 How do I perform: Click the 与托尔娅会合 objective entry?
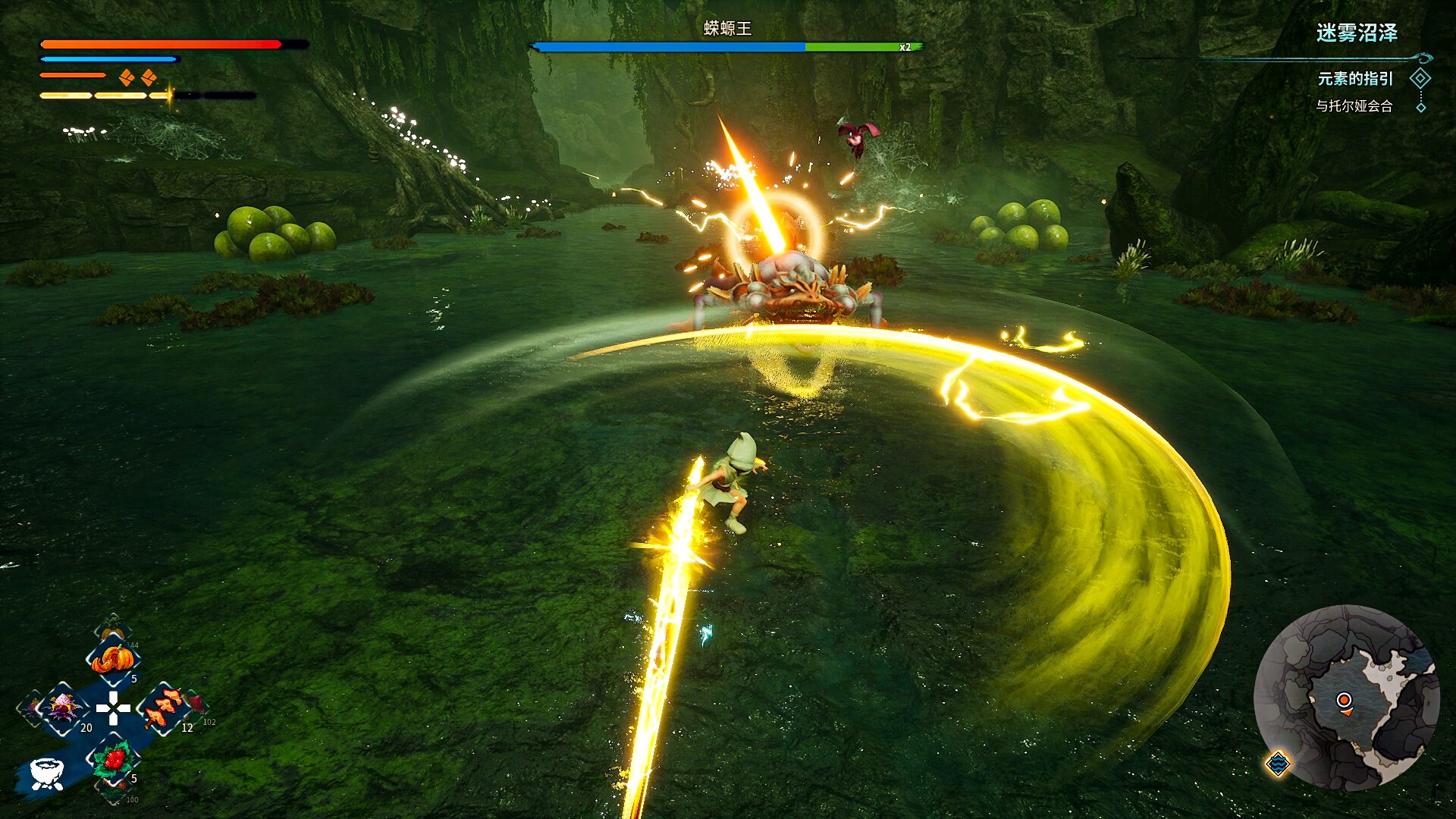click(1354, 106)
